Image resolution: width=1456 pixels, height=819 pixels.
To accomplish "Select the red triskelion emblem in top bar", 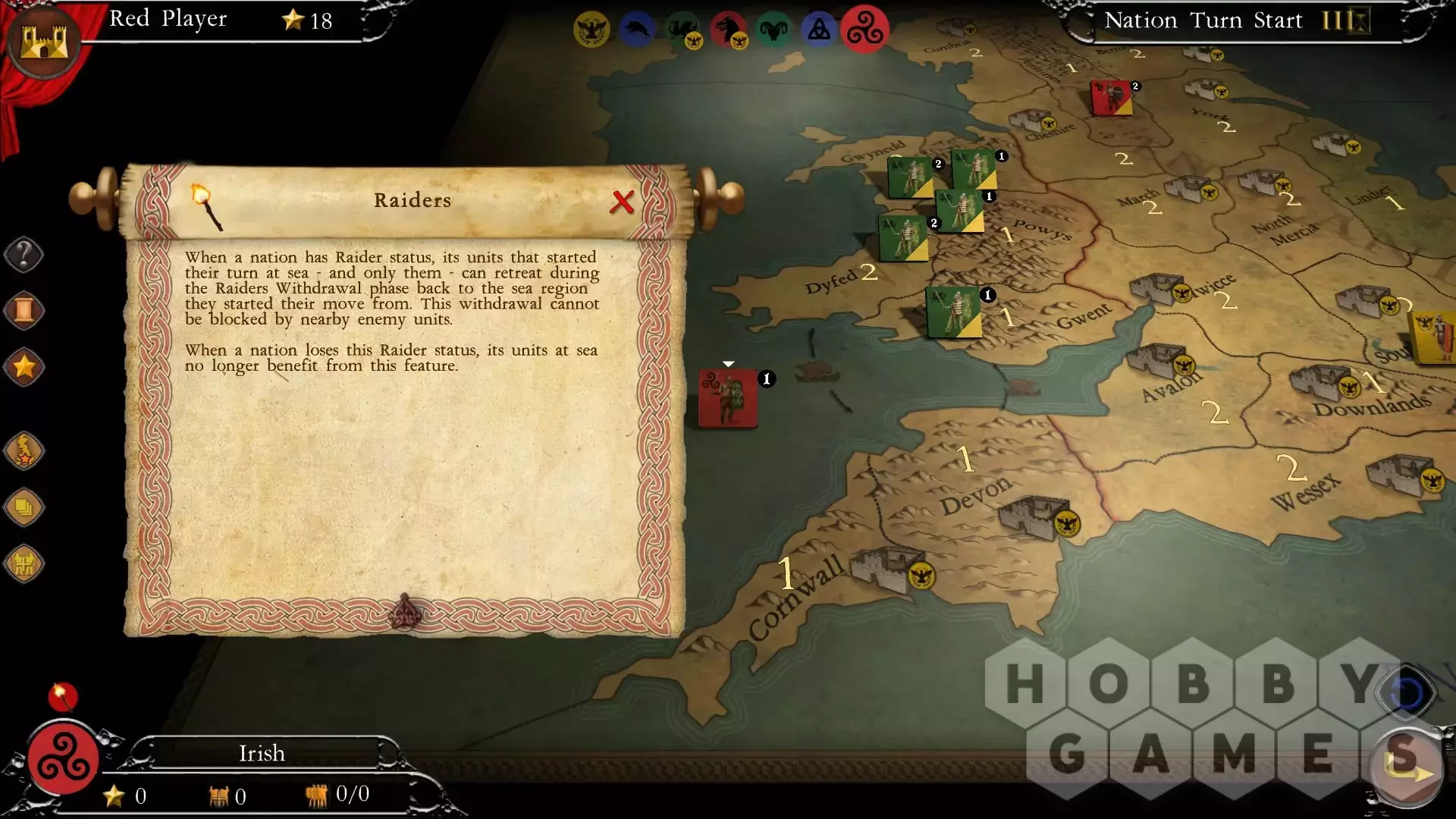I will point(865,30).
